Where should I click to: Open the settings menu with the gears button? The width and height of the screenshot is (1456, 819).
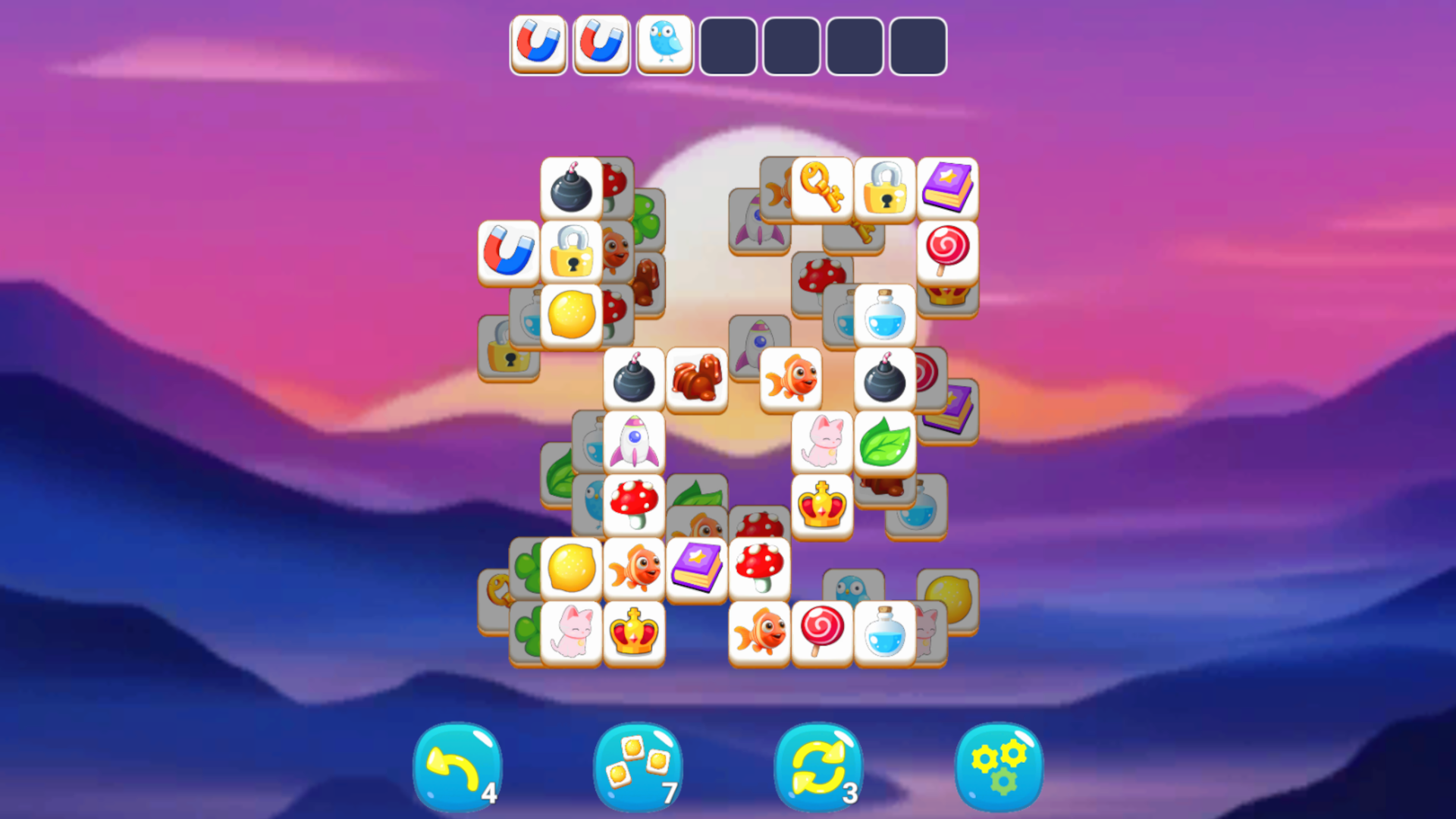[999, 767]
